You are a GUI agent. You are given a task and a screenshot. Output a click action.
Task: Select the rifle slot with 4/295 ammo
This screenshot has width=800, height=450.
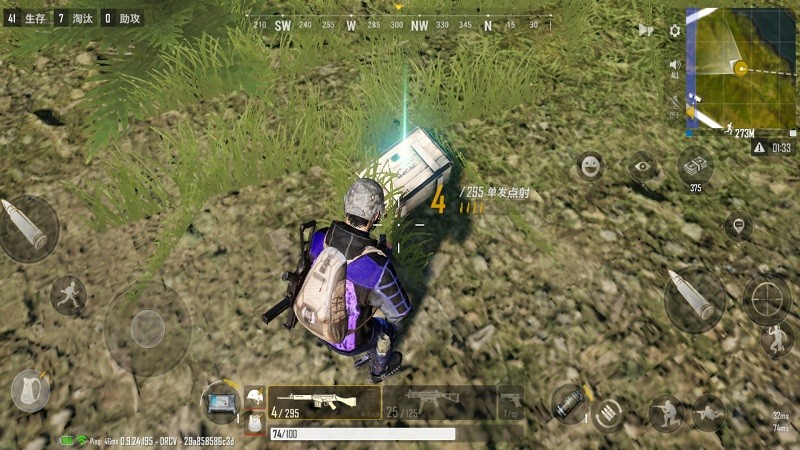322,402
